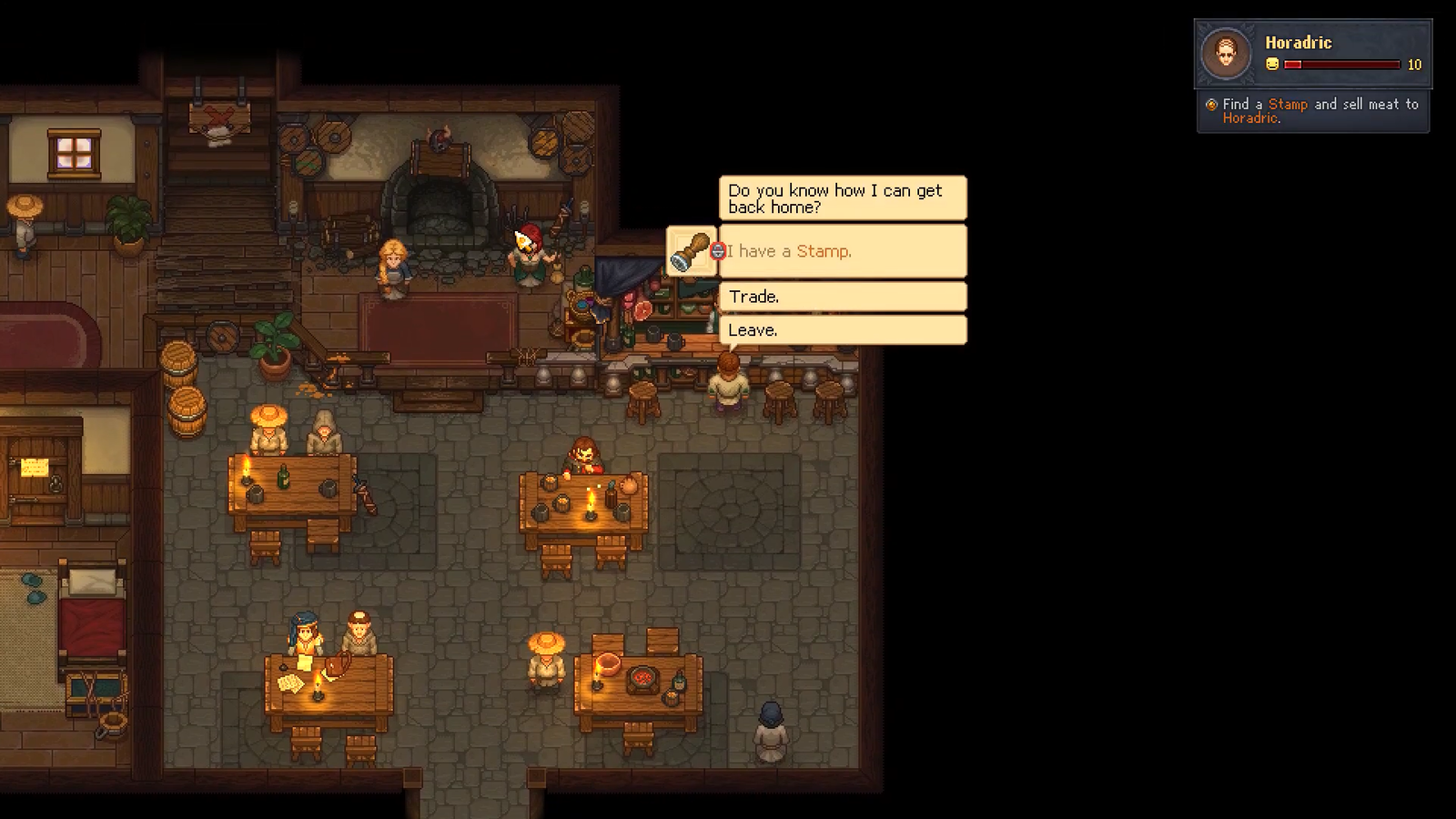Click the quest objective bullet icon
Viewport: 1456px width, 819px height.
[1210, 104]
